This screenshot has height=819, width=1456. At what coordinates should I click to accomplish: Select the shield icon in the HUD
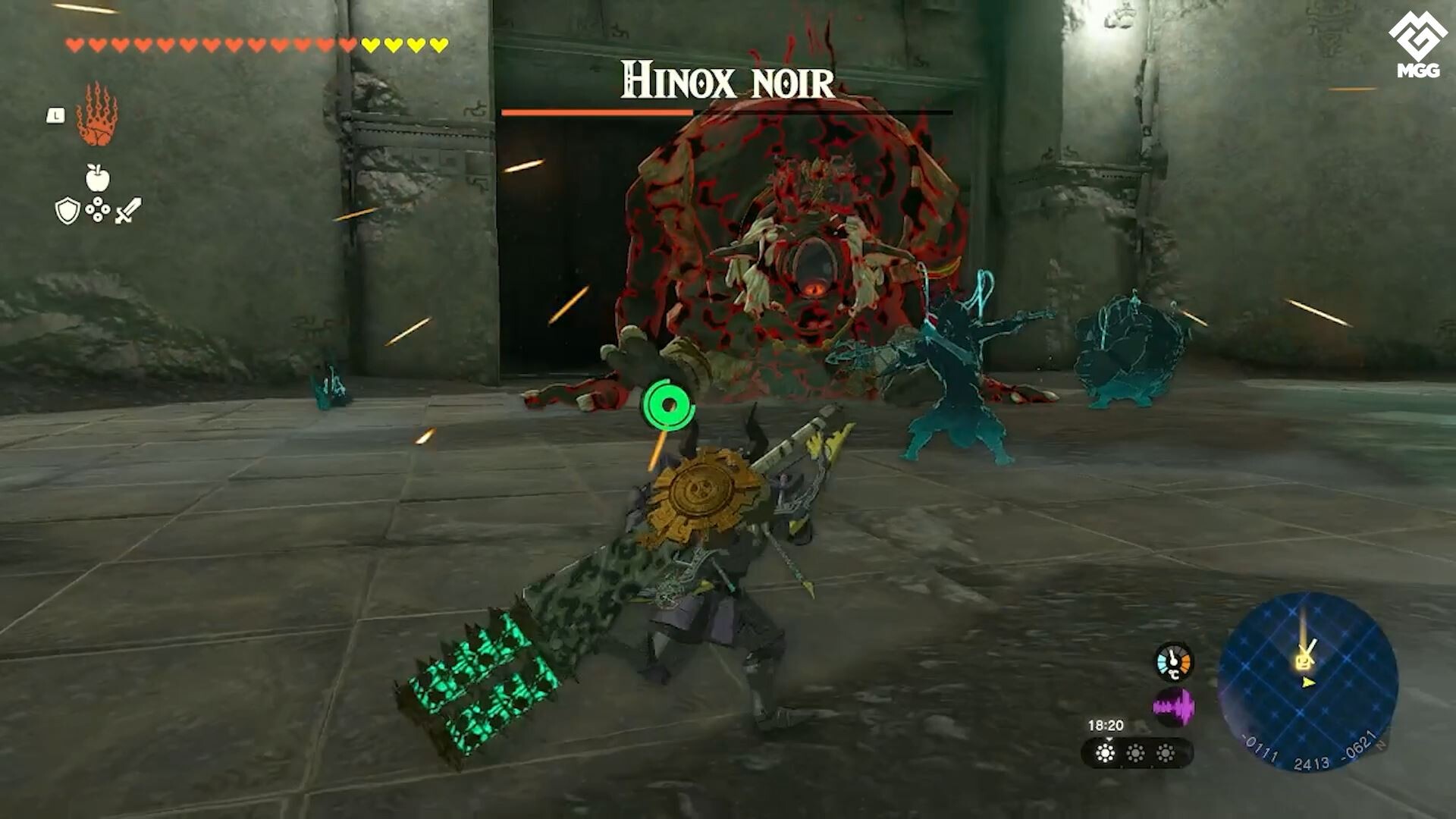[x=67, y=210]
